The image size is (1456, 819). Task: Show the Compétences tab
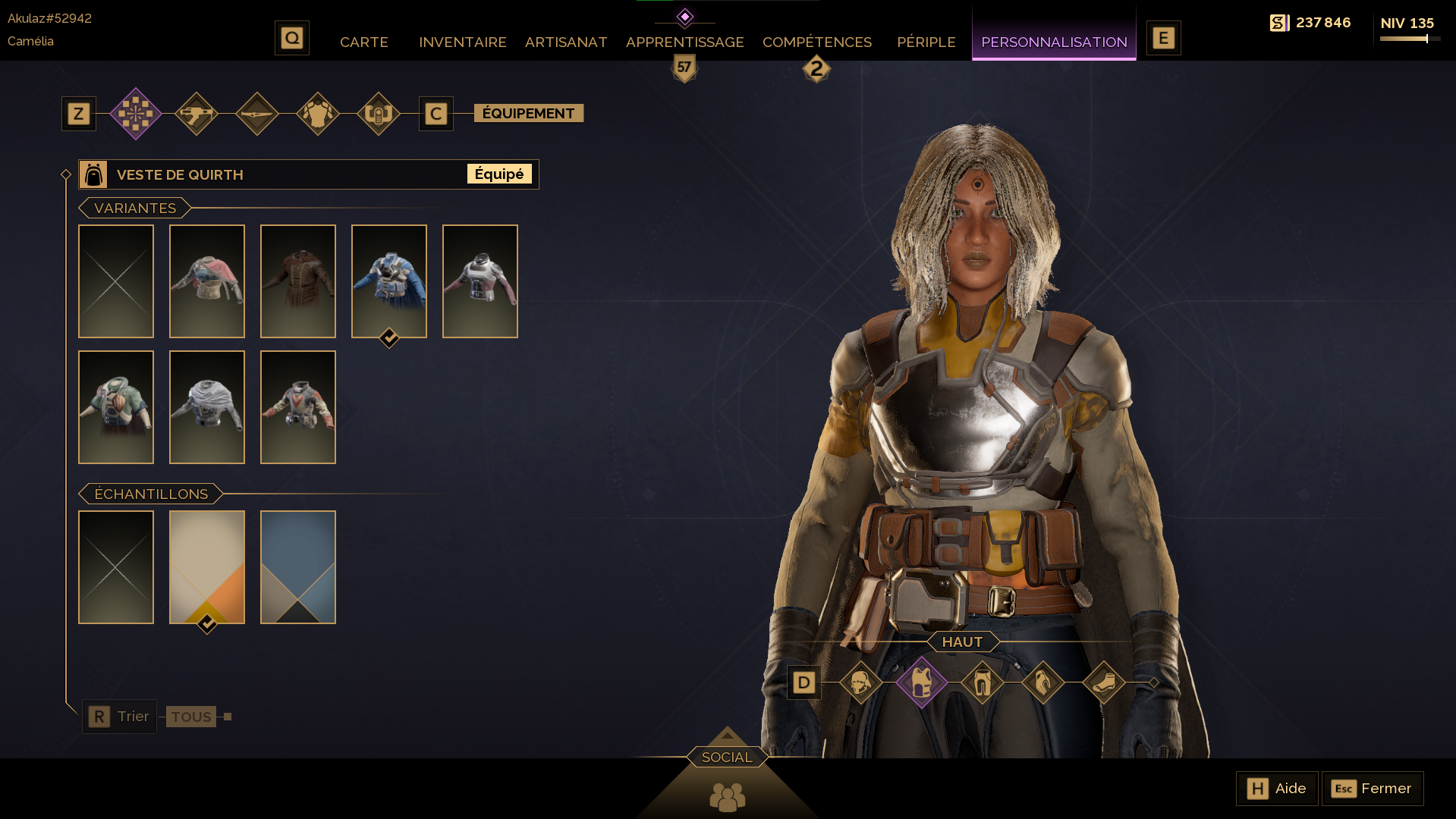point(816,42)
